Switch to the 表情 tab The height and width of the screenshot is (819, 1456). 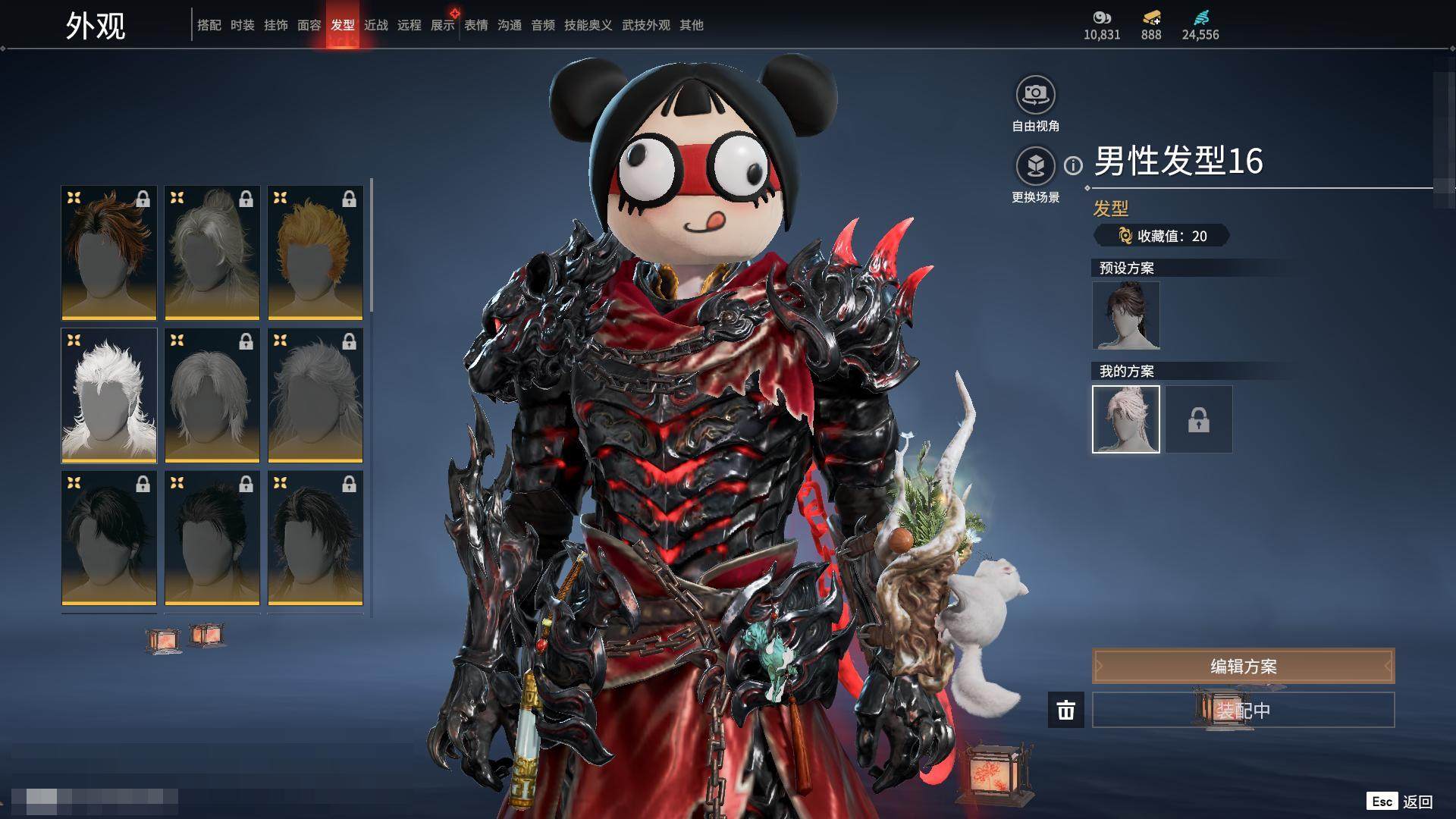tap(476, 25)
